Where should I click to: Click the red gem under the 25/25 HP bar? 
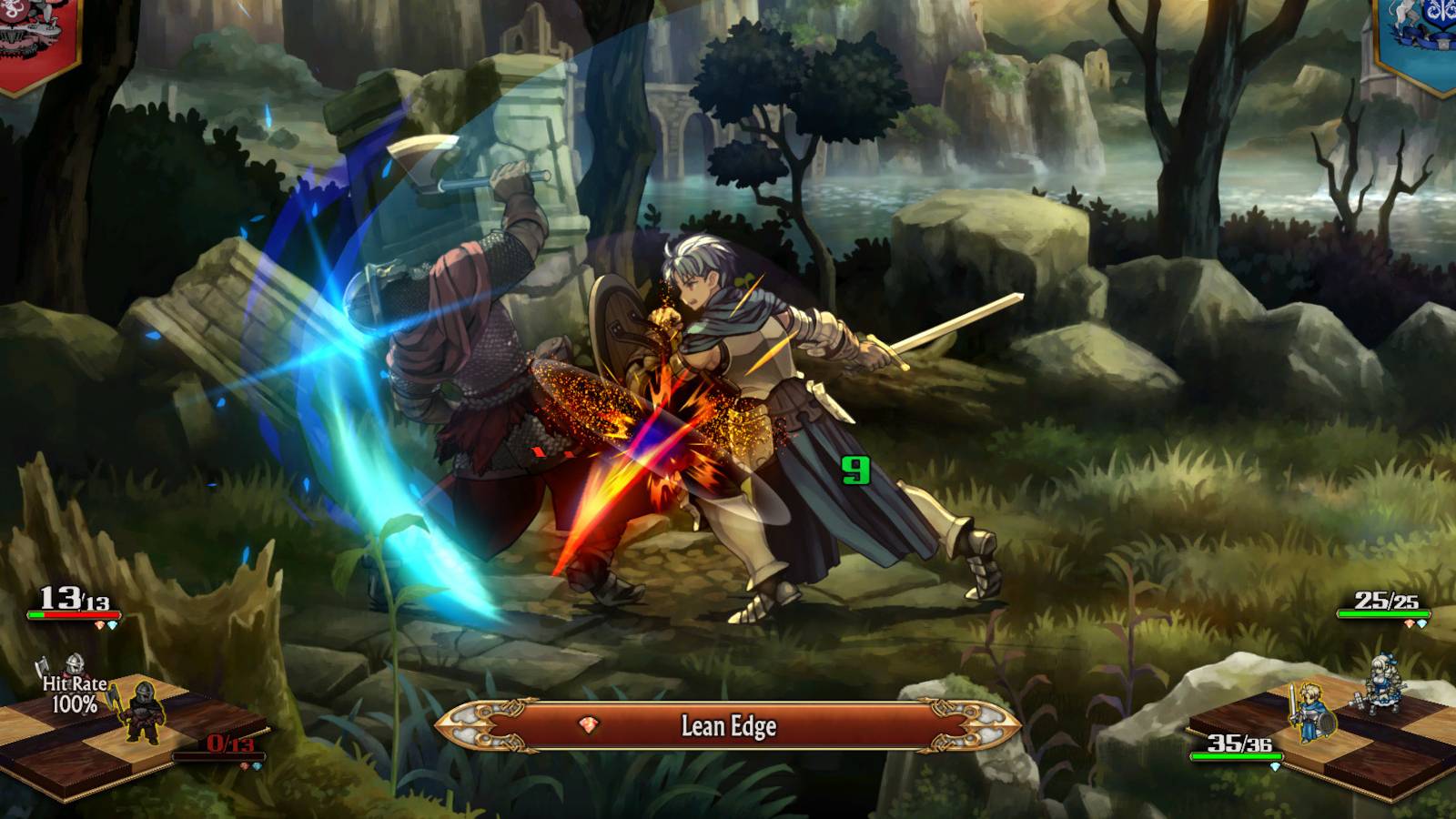(1409, 624)
